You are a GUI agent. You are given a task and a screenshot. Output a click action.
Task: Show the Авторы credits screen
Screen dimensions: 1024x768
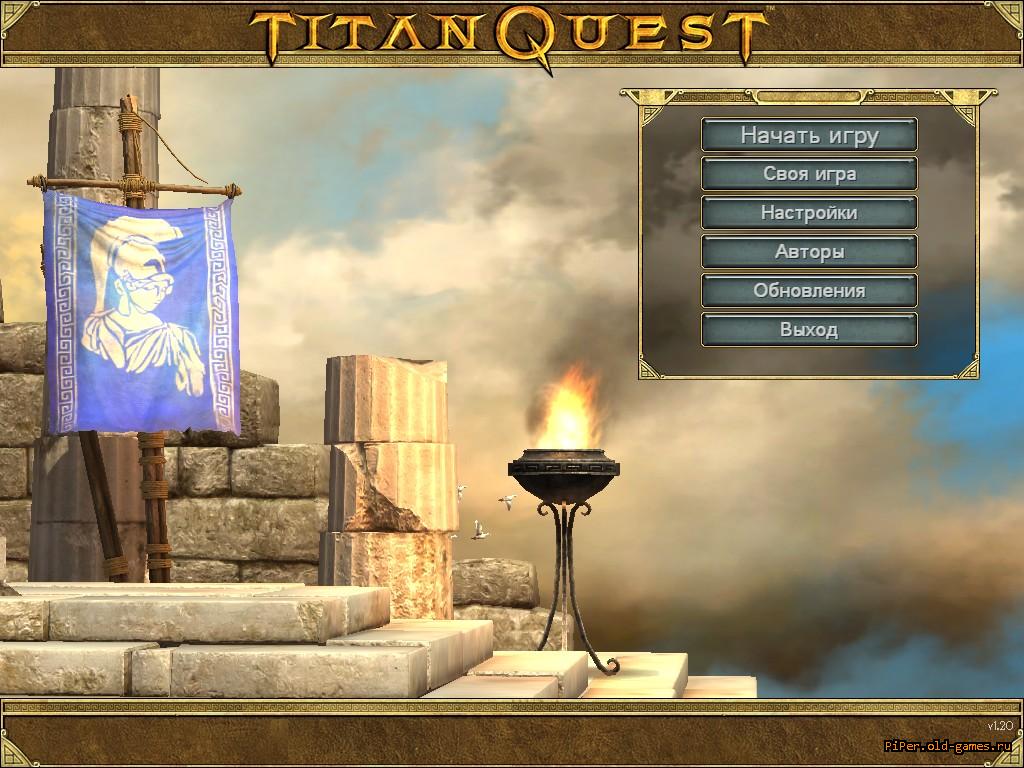809,252
